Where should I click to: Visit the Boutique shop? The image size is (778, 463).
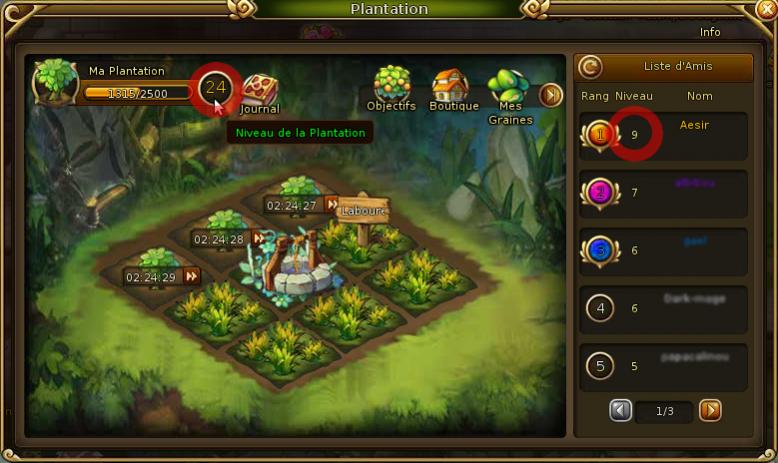[x=452, y=88]
